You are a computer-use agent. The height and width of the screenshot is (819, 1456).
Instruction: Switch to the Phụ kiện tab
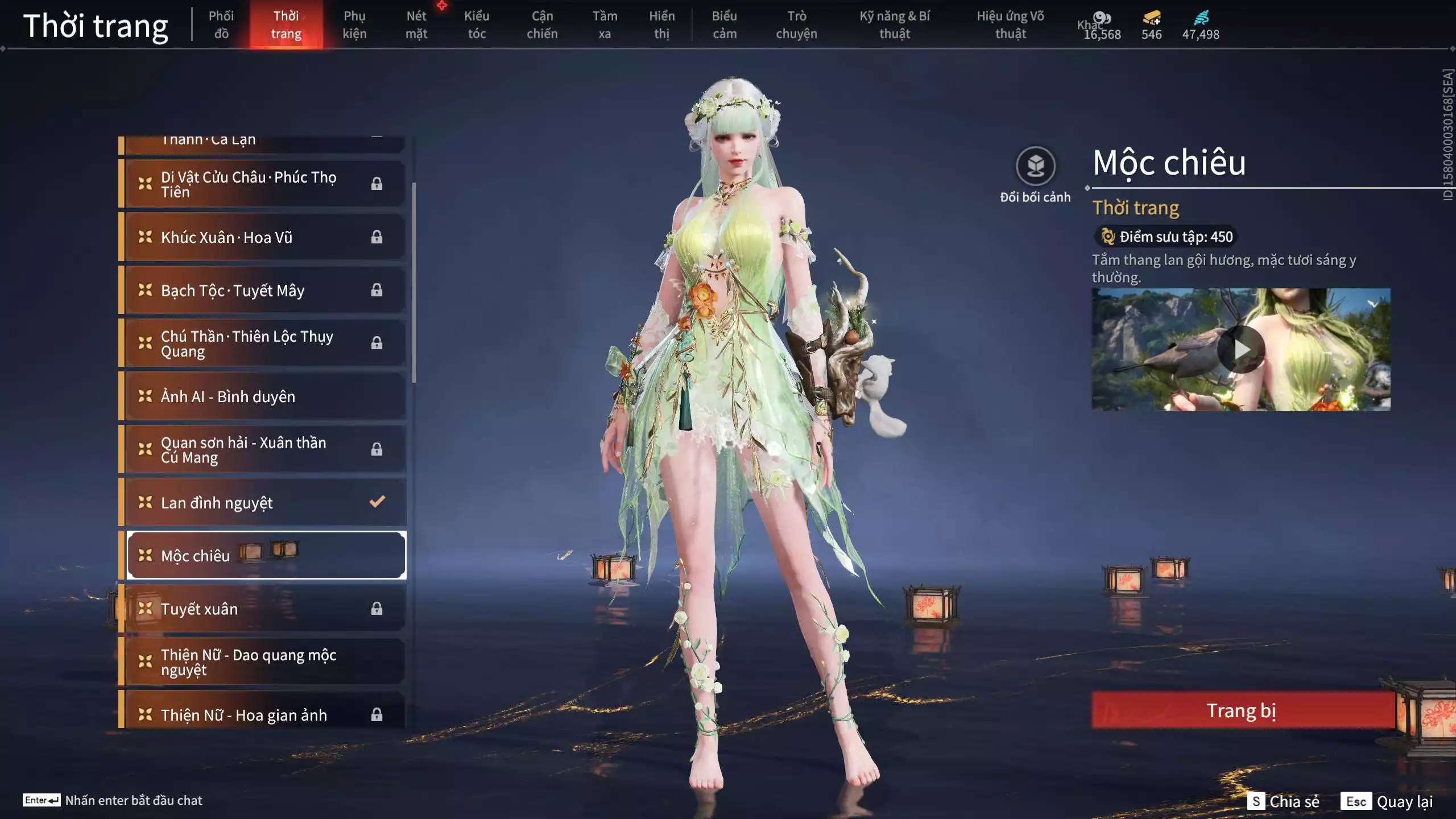point(355,24)
